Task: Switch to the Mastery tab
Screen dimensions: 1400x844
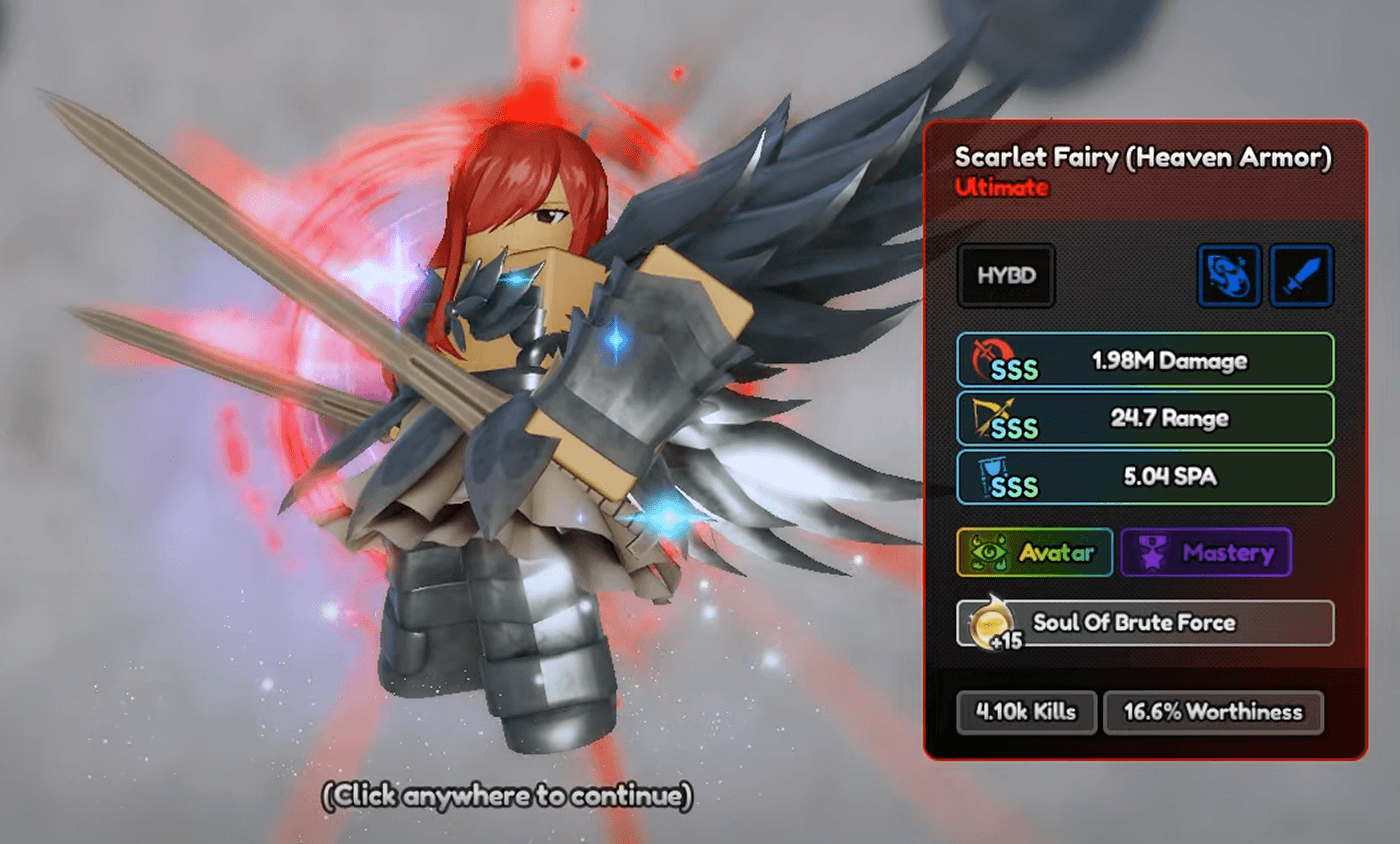Action: pos(1206,552)
